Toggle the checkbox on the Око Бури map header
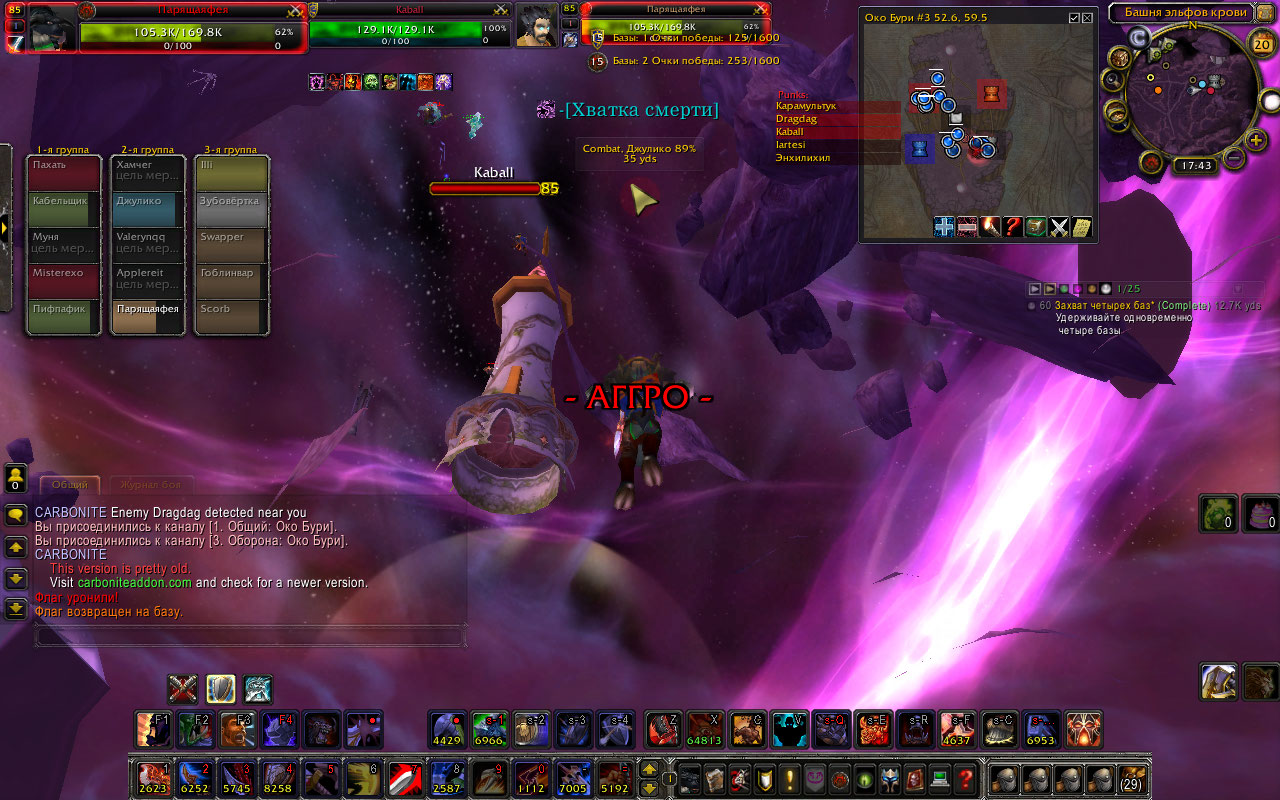Viewport: 1280px width, 800px height. pyautogui.click(x=1074, y=18)
